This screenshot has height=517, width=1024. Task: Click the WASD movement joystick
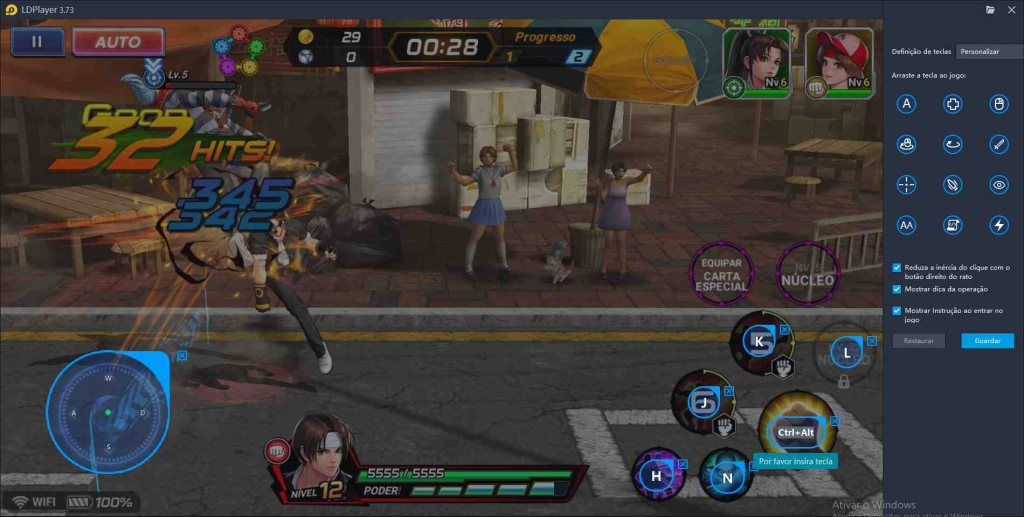pos(108,412)
